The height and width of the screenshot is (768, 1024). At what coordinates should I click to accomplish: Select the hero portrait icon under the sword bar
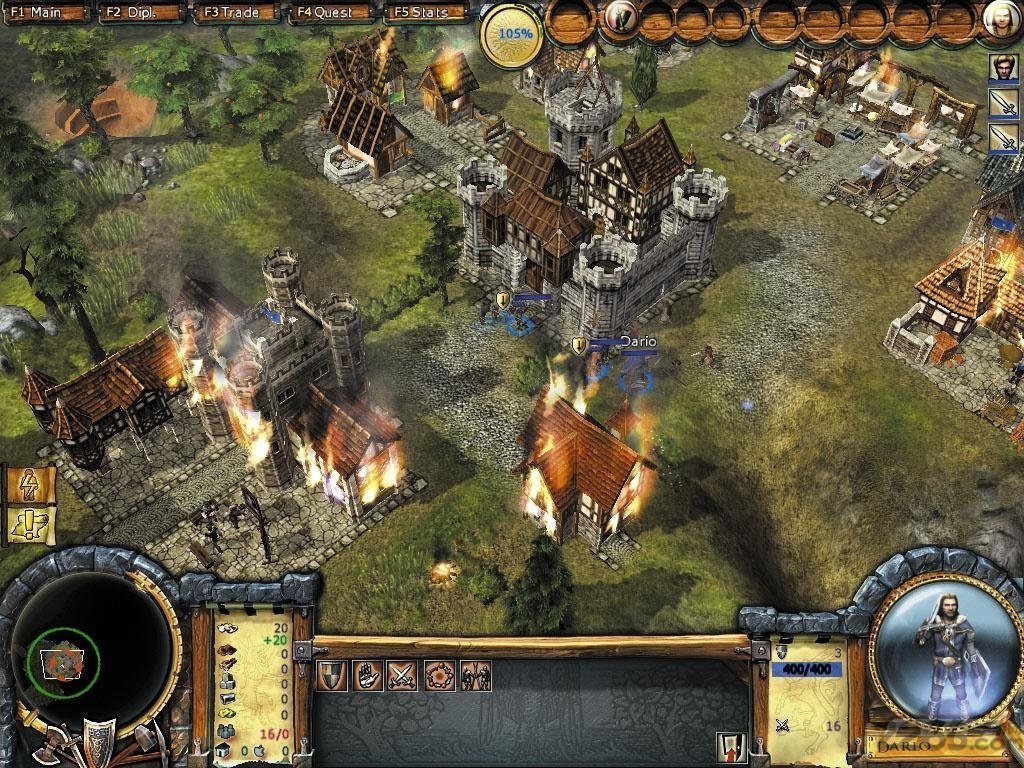[1003, 67]
